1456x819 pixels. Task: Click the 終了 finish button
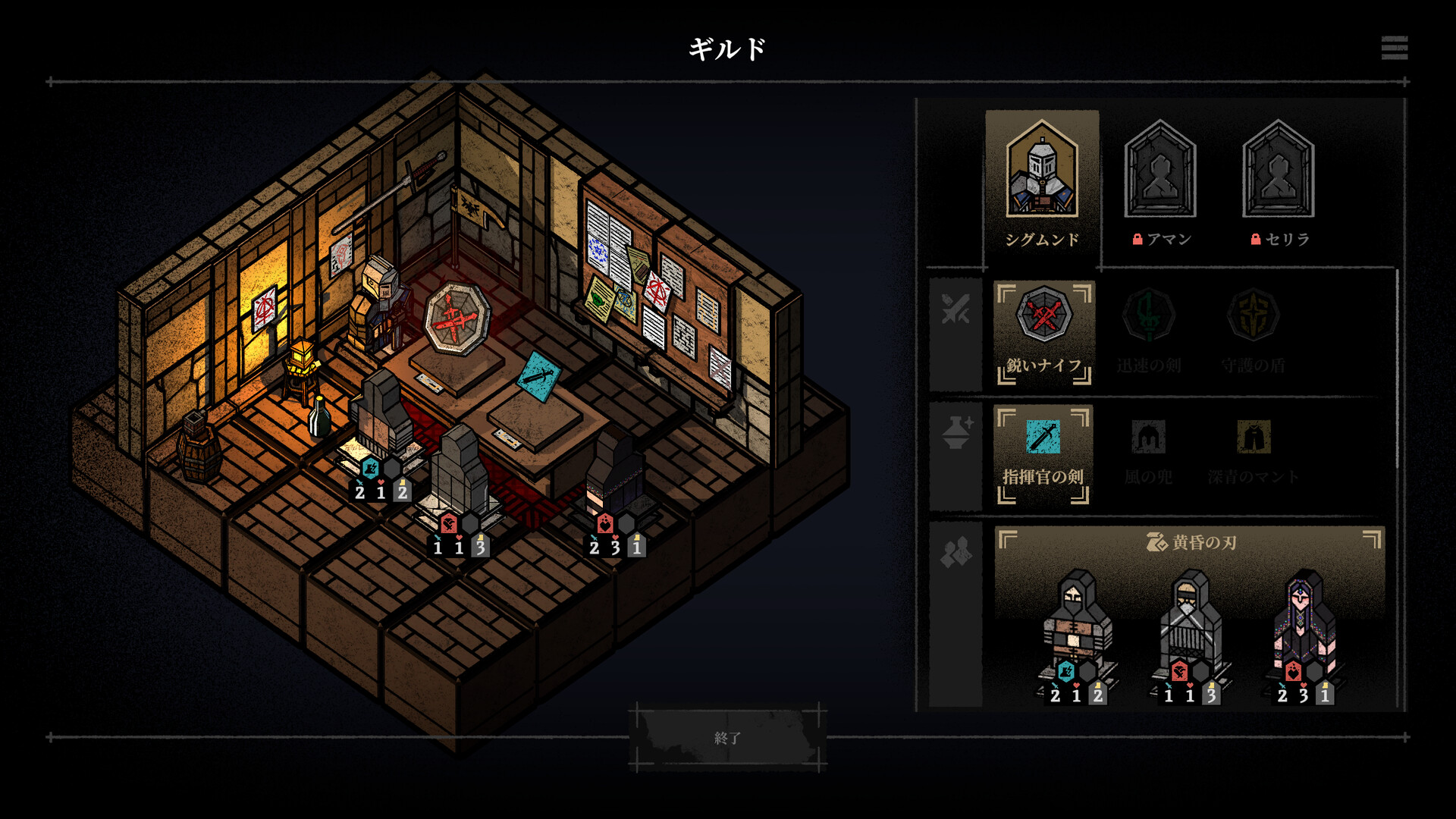(727, 737)
